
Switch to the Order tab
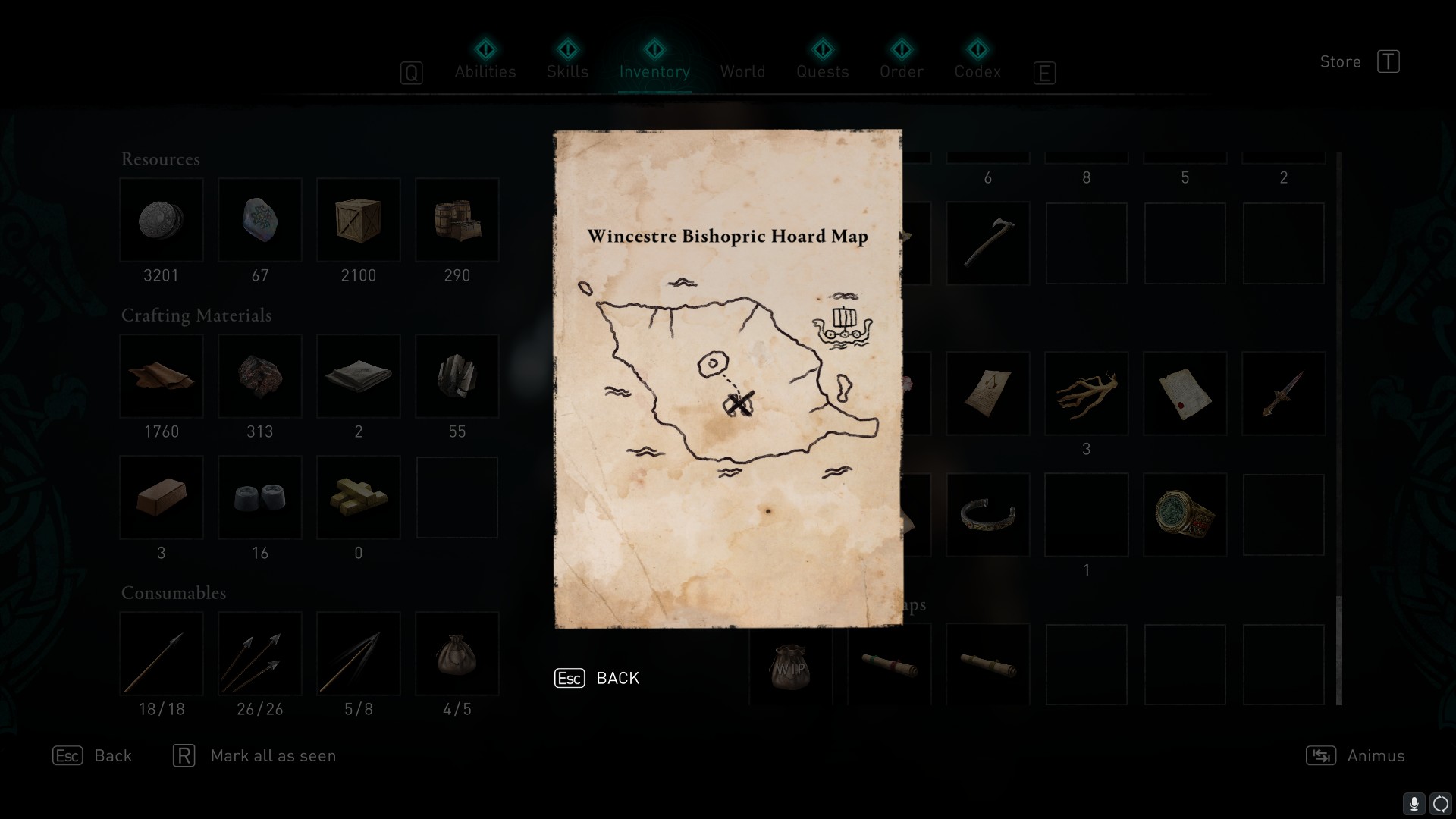(902, 71)
